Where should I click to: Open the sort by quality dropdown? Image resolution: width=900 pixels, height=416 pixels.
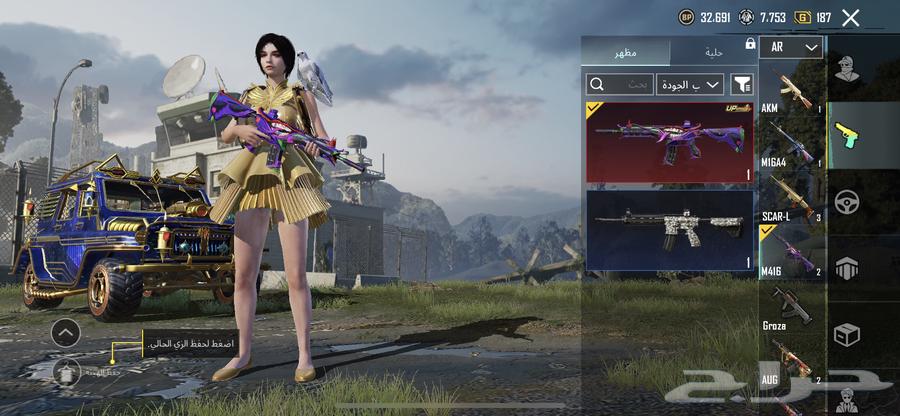(690, 84)
